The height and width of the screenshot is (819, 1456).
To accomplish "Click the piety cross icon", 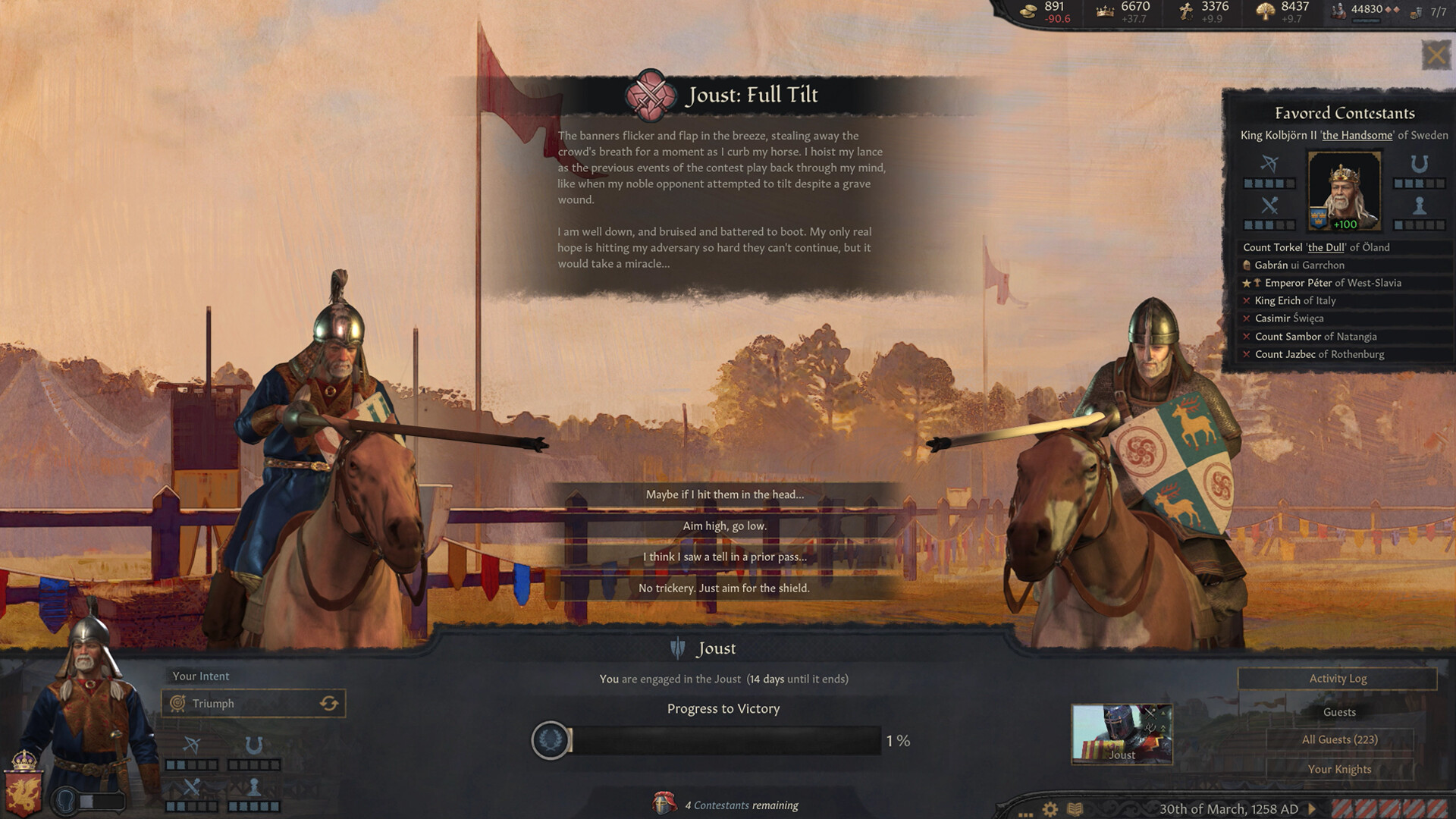I will [x=1184, y=11].
